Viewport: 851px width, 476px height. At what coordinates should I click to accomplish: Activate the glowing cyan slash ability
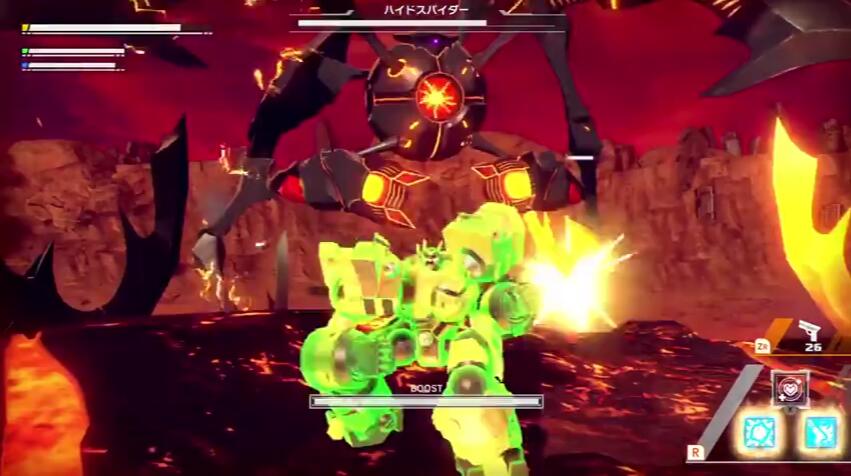[821, 432]
